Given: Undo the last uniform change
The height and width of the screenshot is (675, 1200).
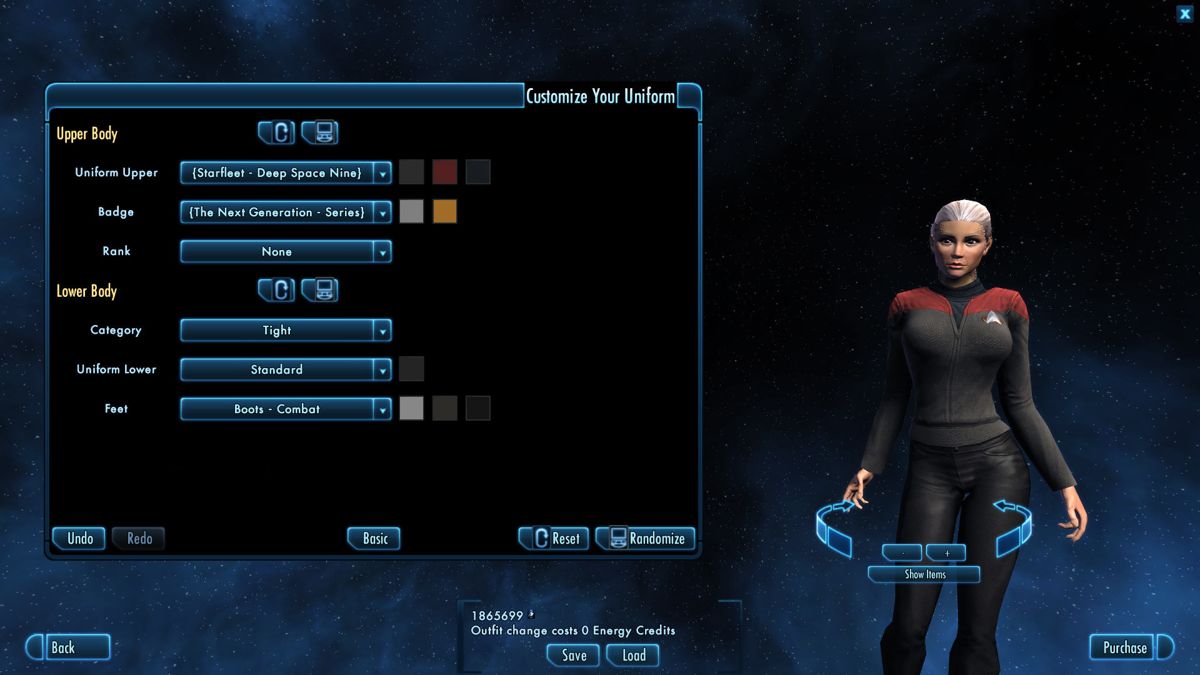Looking at the screenshot, I should coord(80,538).
